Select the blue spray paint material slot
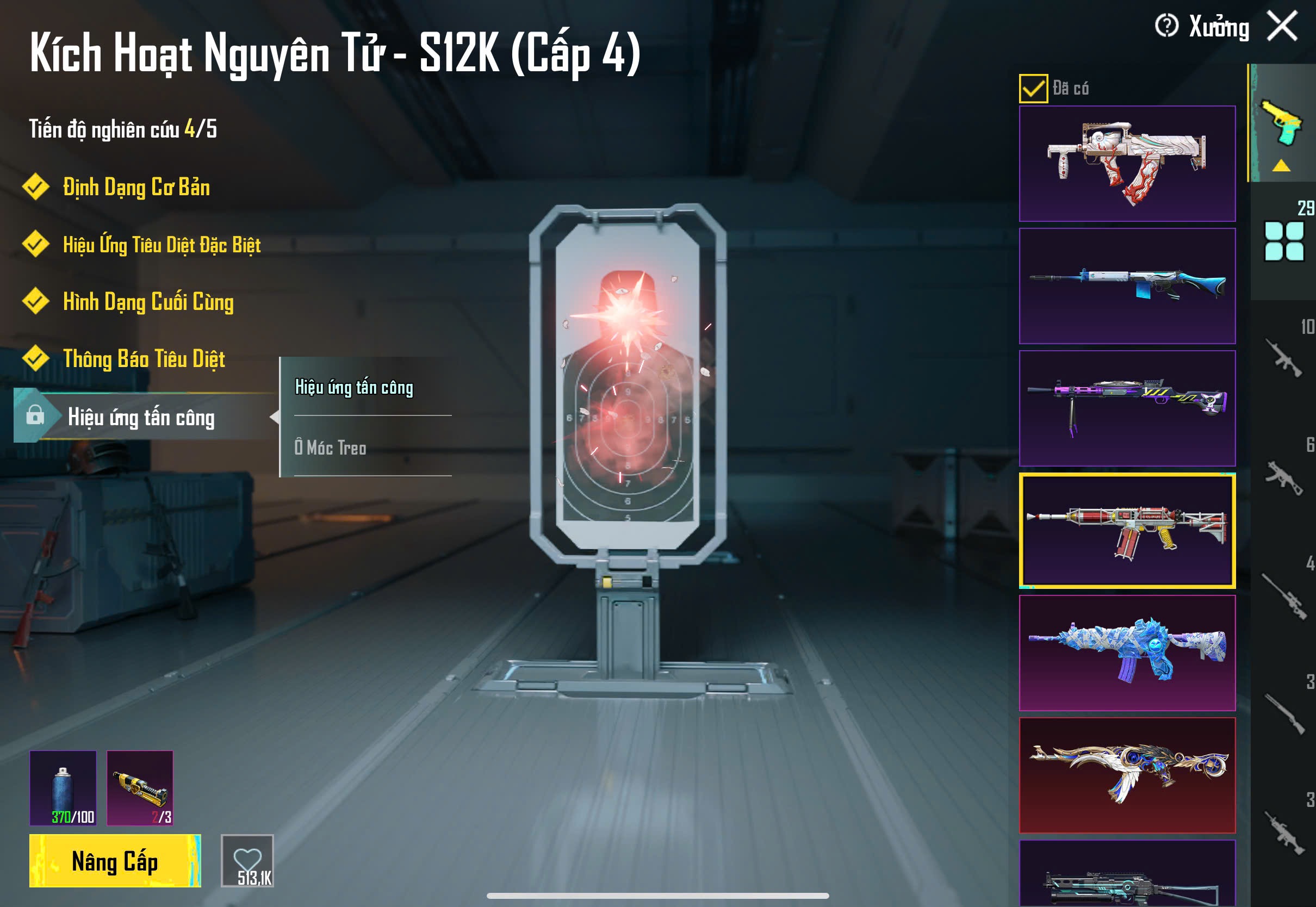This screenshot has height=907, width=1316. coord(63,788)
